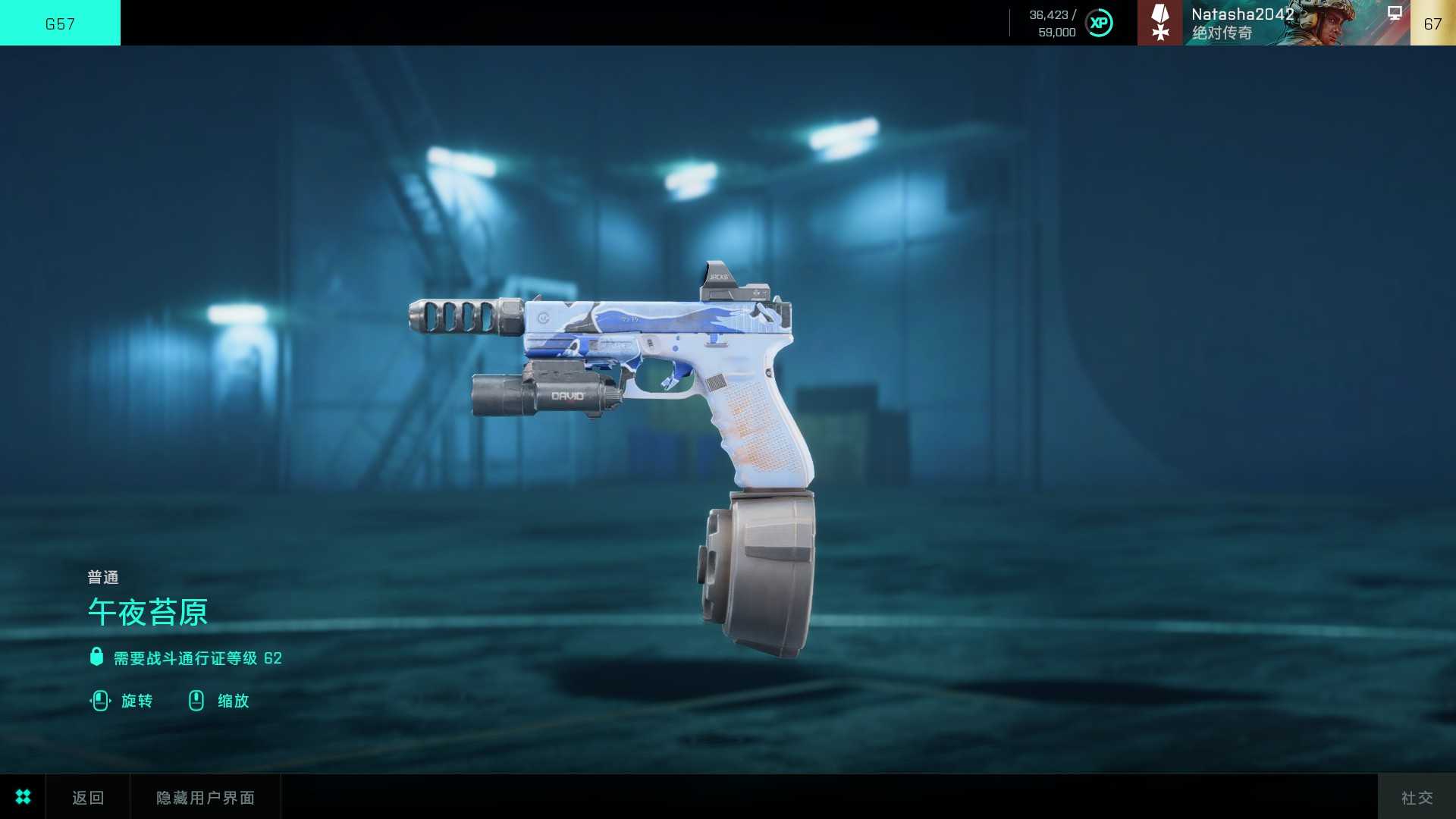Select the G57 weapon tab
Image resolution: width=1456 pixels, height=819 pixels.
click(x=60, y=23)
